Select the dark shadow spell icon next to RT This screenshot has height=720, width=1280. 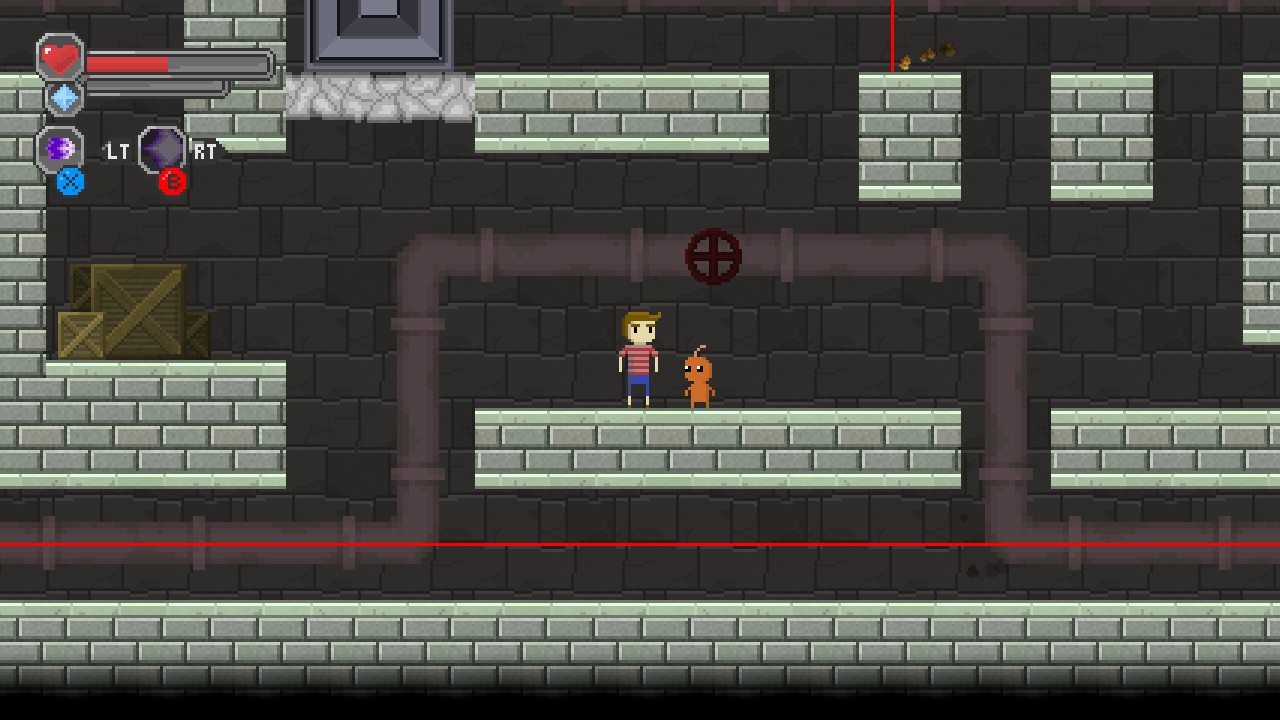163,149
